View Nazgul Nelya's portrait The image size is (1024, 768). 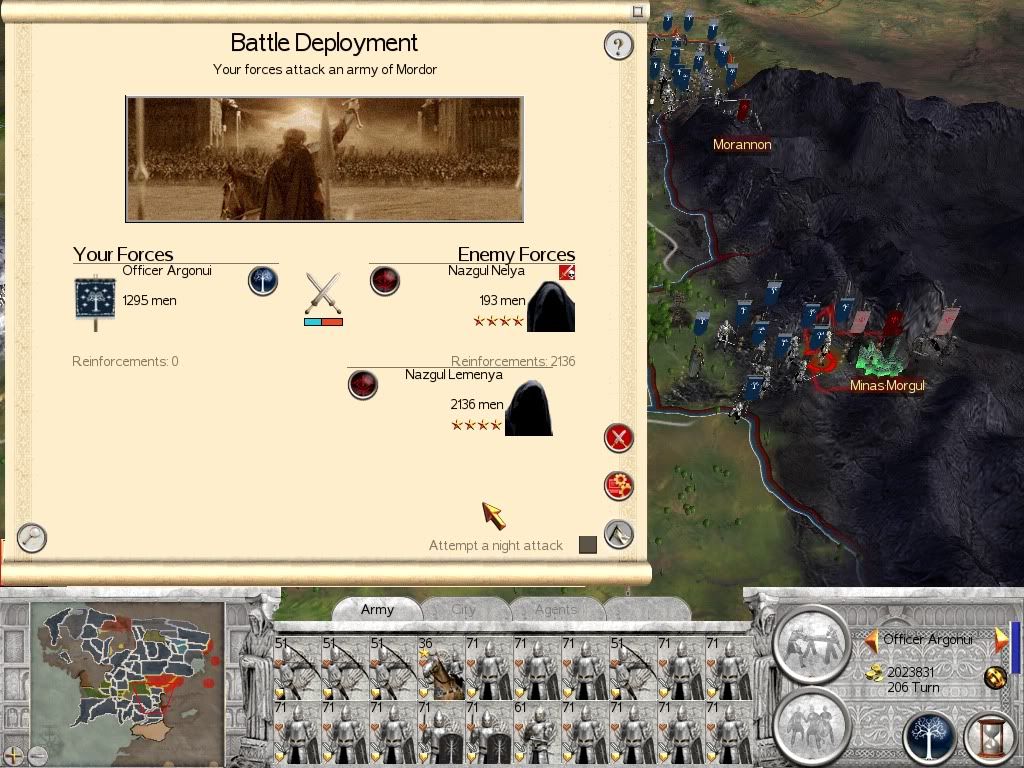pyautogui.click(x=551, y=306)
